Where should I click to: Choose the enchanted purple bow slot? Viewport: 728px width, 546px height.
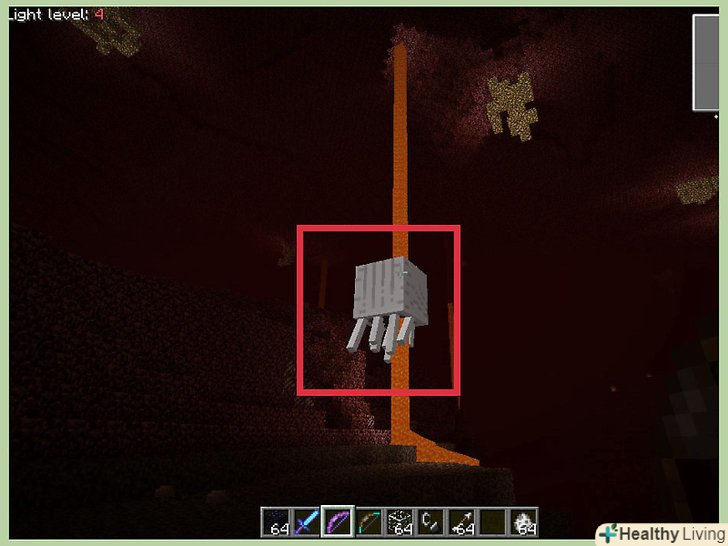click(338, 522)
